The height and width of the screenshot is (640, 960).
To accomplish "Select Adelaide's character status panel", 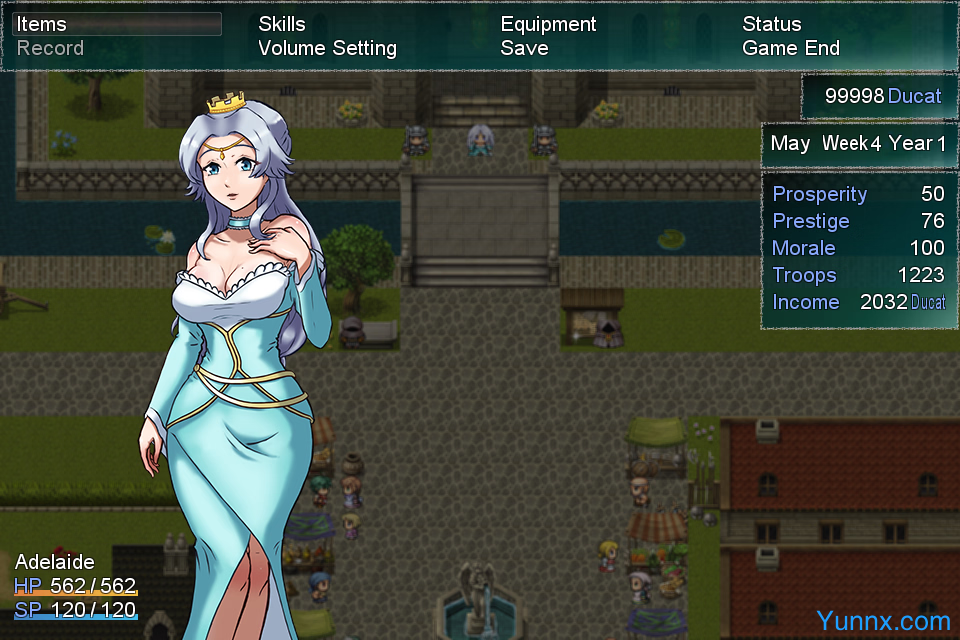I will (x=76, y=585).
